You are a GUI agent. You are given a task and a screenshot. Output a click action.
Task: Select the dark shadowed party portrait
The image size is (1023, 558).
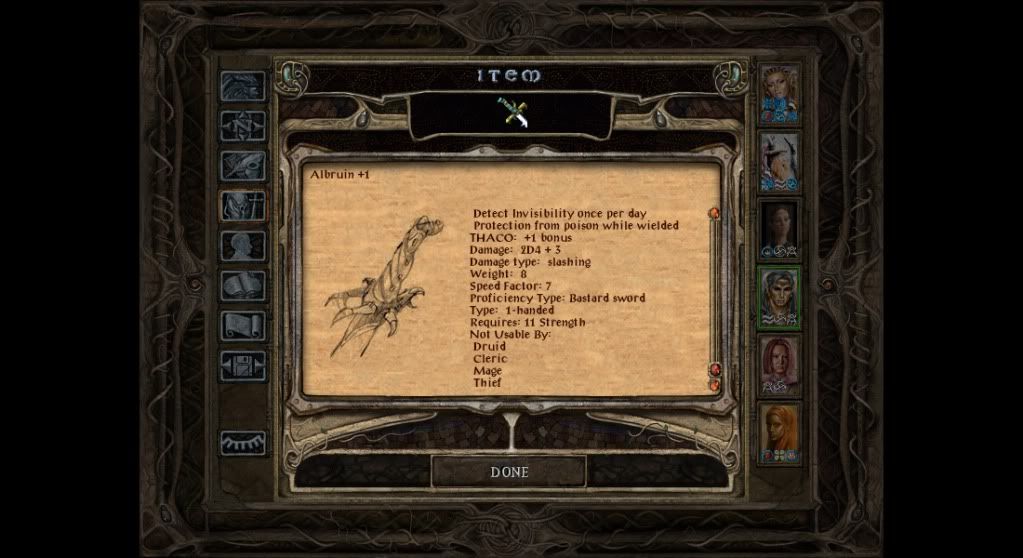[779, 229]
